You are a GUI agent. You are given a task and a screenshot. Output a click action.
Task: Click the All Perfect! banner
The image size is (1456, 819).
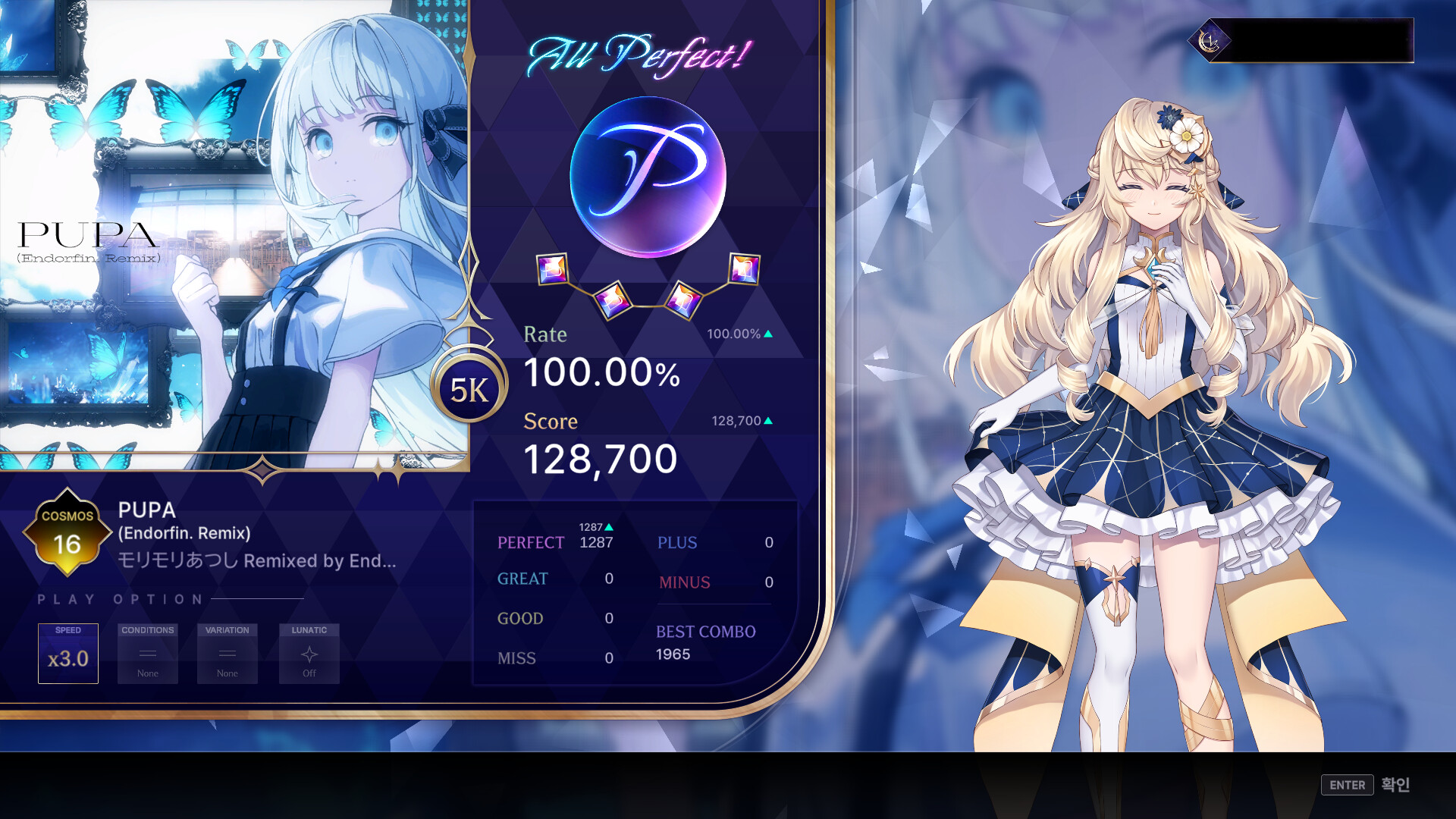(639, 52)
